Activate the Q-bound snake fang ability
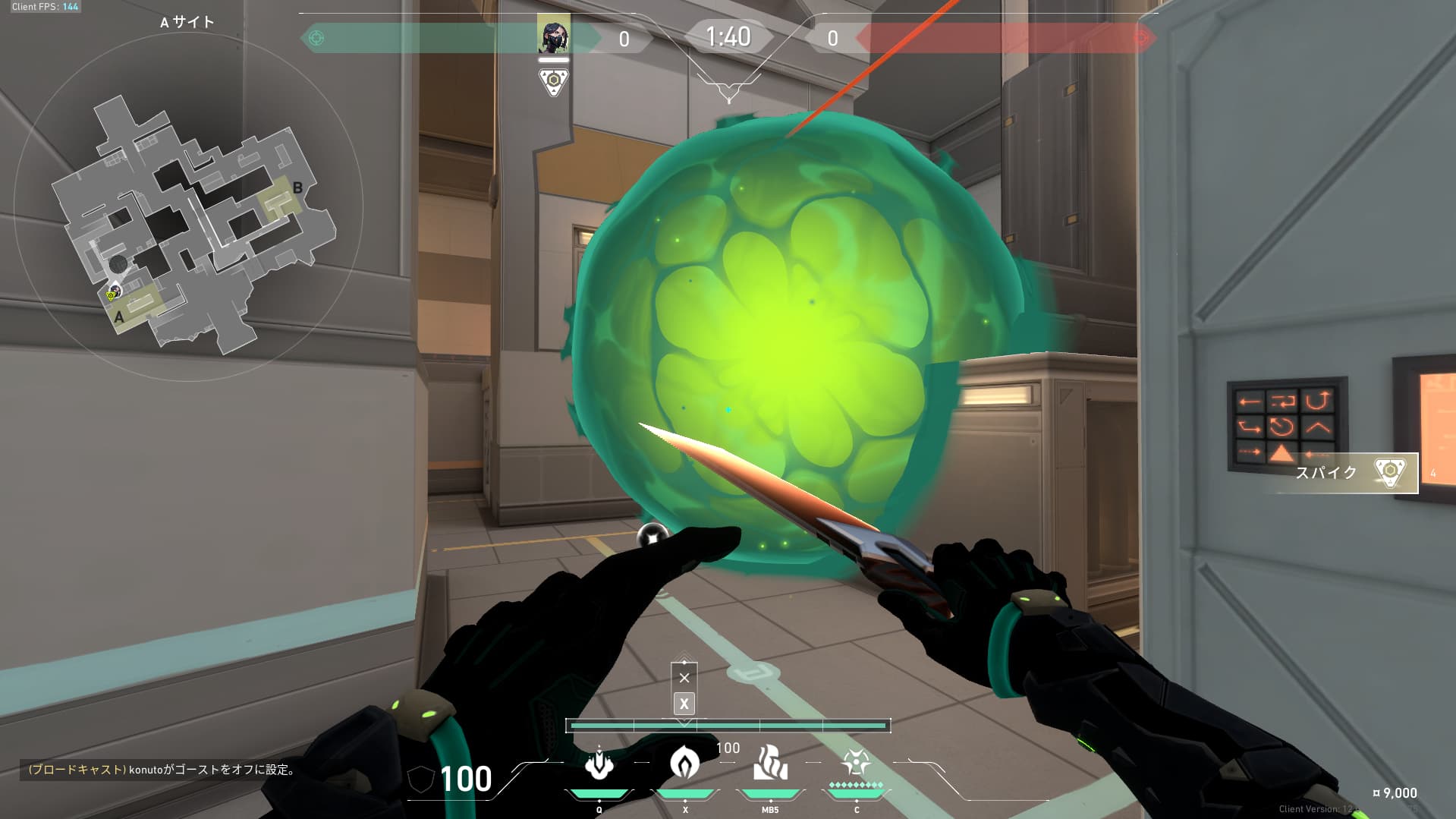The width and height of the screenshot is (1456, 819). click(599, 765)
